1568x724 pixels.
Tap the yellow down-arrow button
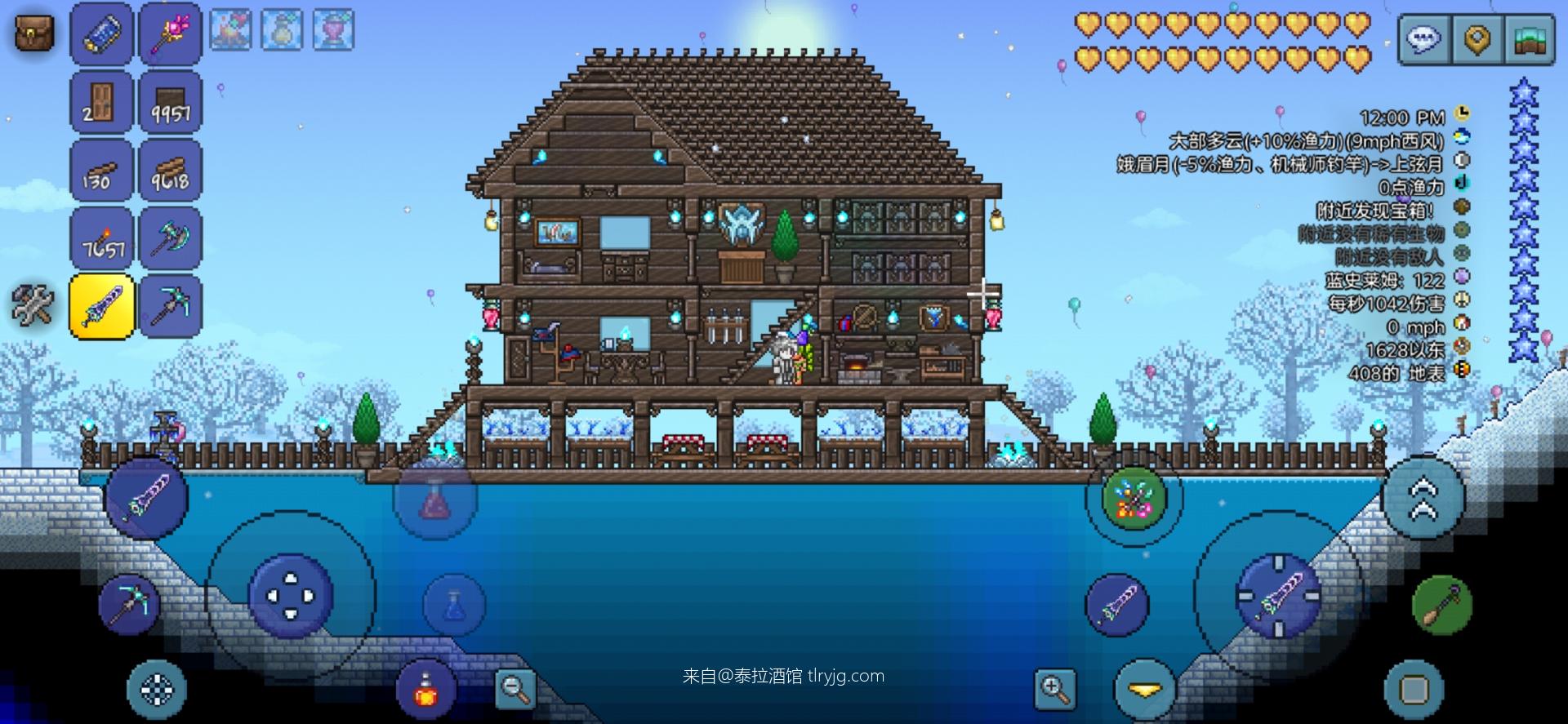click(1145, 691)
